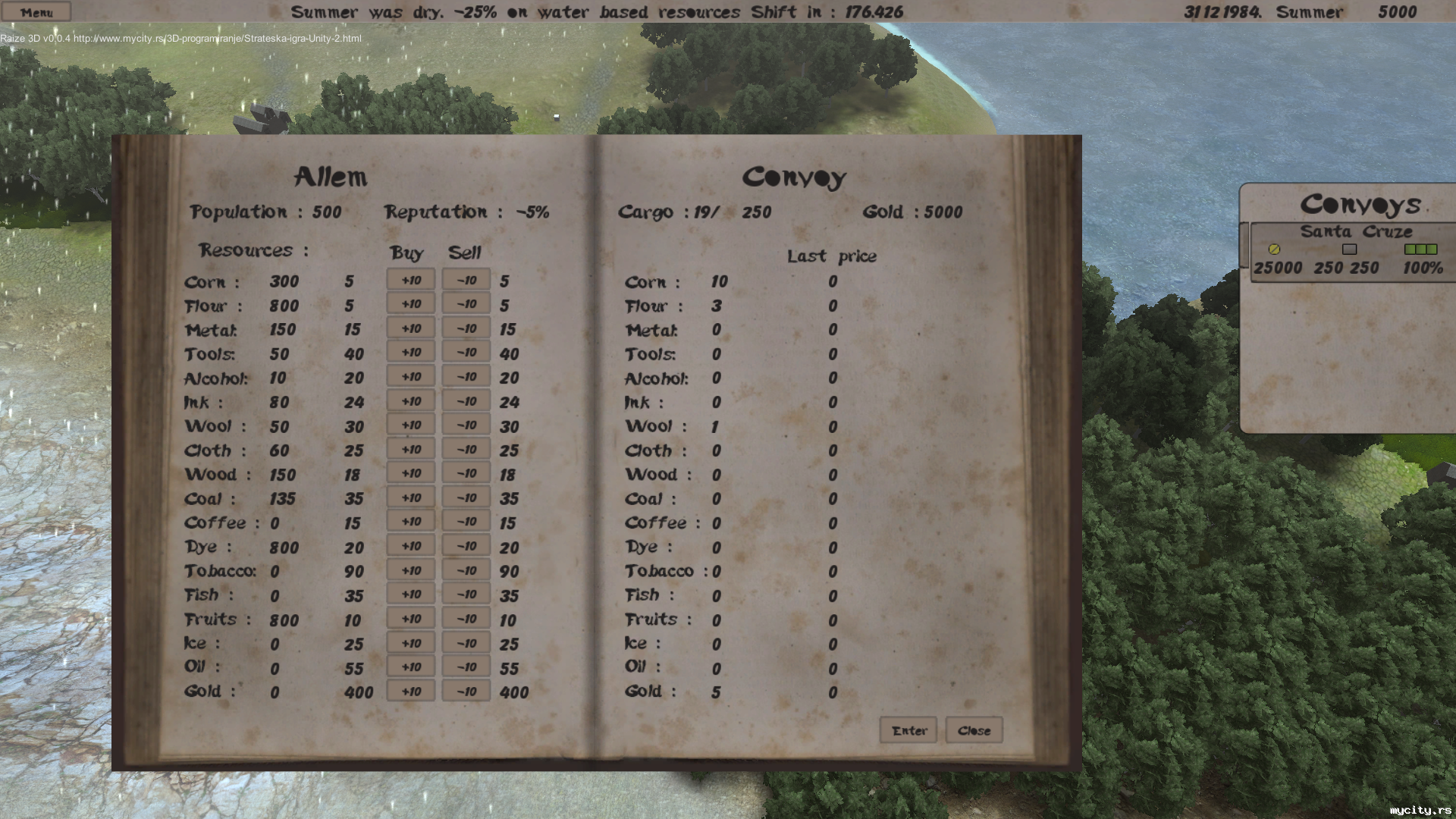Buy 10 units of Corn
The image size is (1456, 819).
click(x=410, y=281)
